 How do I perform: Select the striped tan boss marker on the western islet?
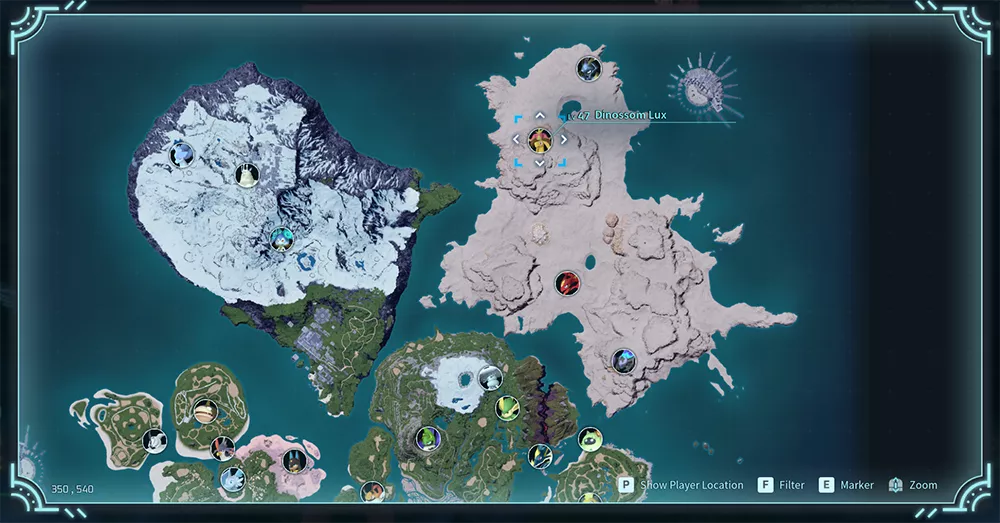203,411
